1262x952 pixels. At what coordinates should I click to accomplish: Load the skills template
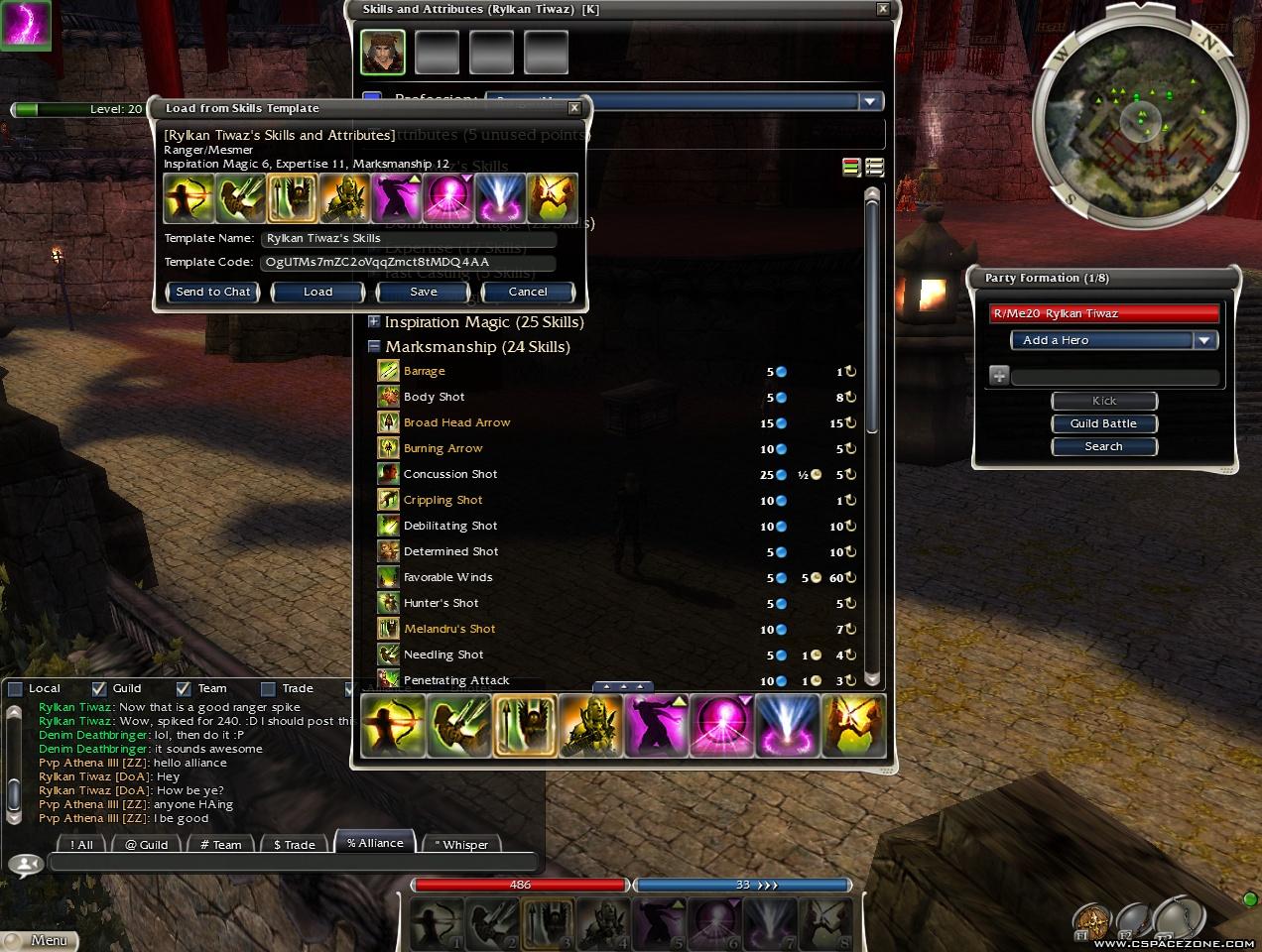click(x=317, y=292)
